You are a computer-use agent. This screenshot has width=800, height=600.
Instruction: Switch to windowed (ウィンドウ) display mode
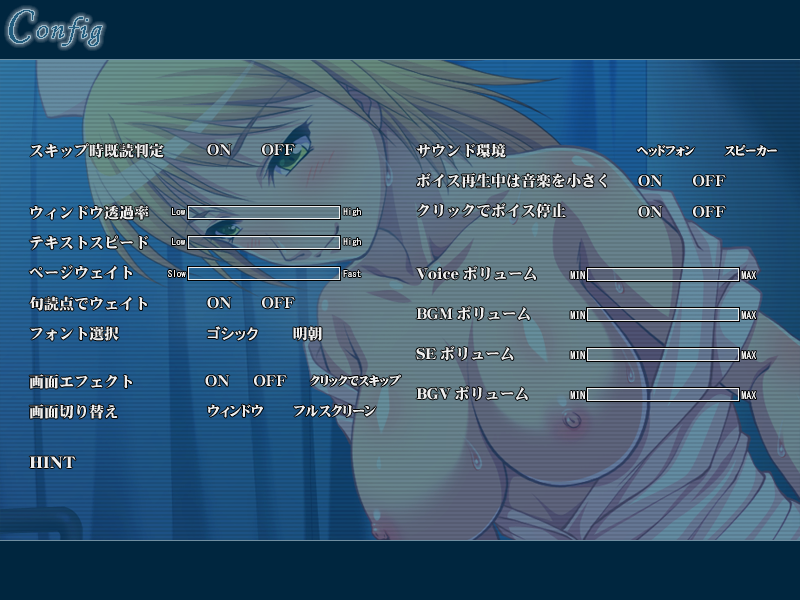pyautogui.click(x=235, y=411)
